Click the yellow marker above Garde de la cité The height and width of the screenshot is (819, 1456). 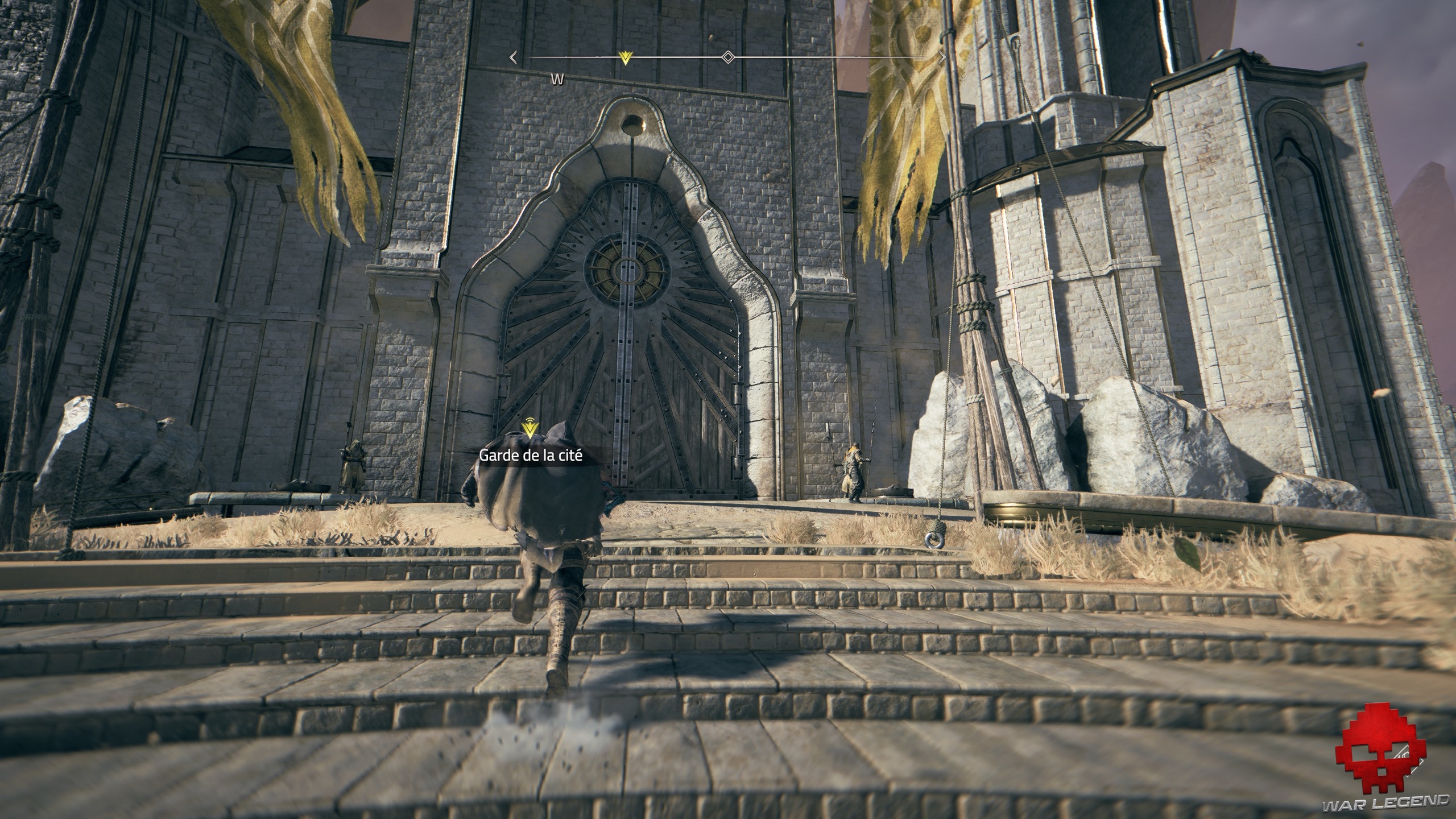tap(530, 429)
